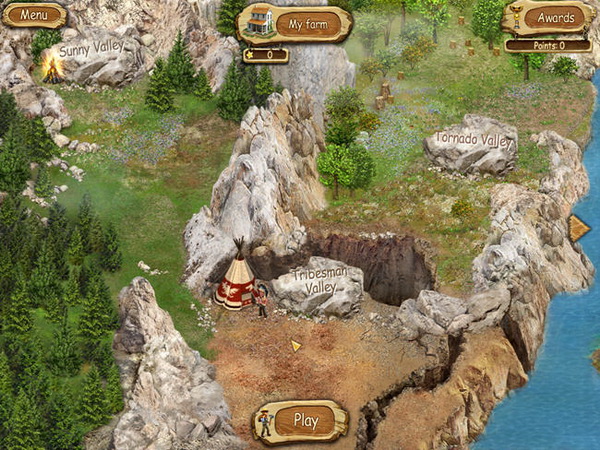This screenshot has height=450, width=600.
Task: Open the Menu button
Action: 34,15
